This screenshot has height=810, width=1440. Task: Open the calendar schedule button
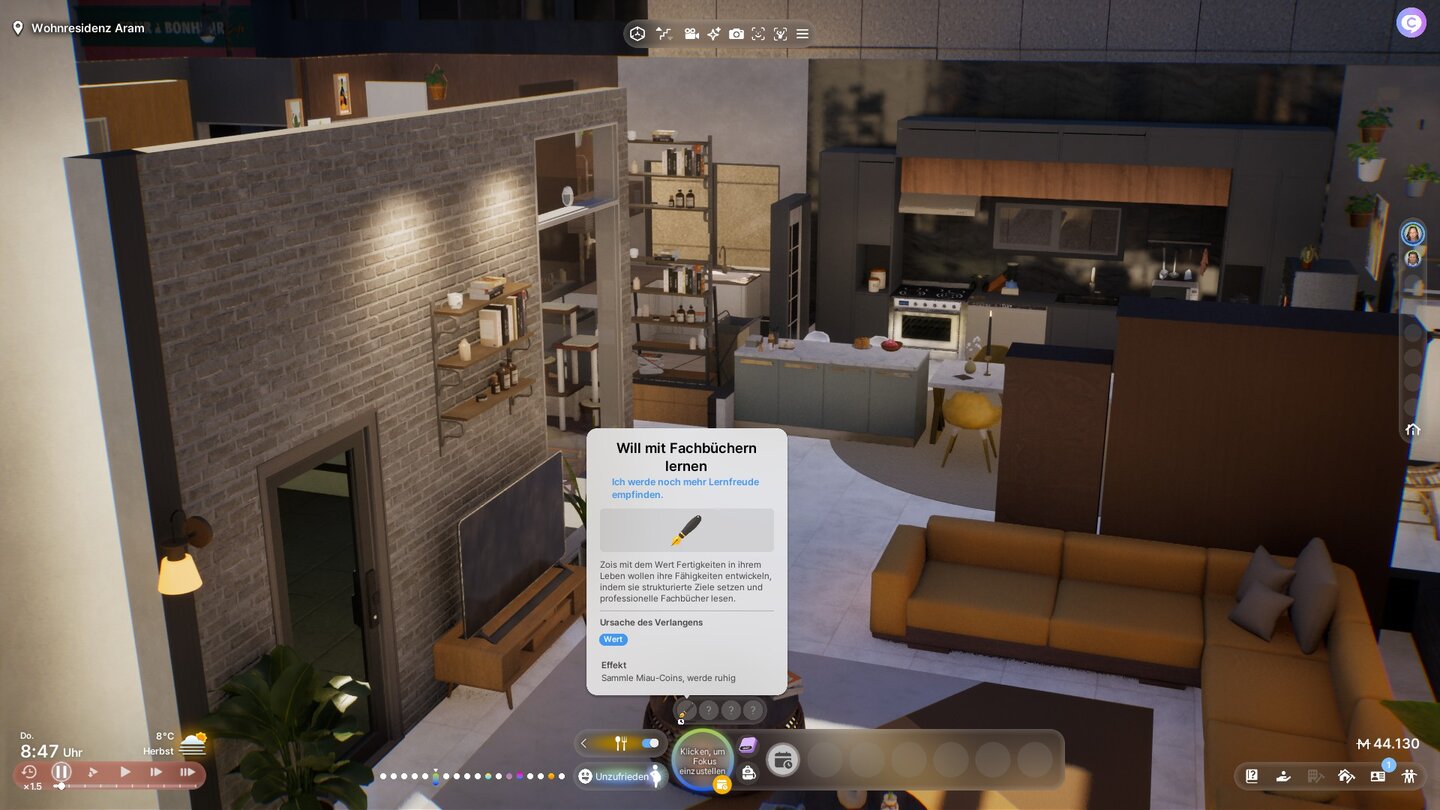[782, 761]
